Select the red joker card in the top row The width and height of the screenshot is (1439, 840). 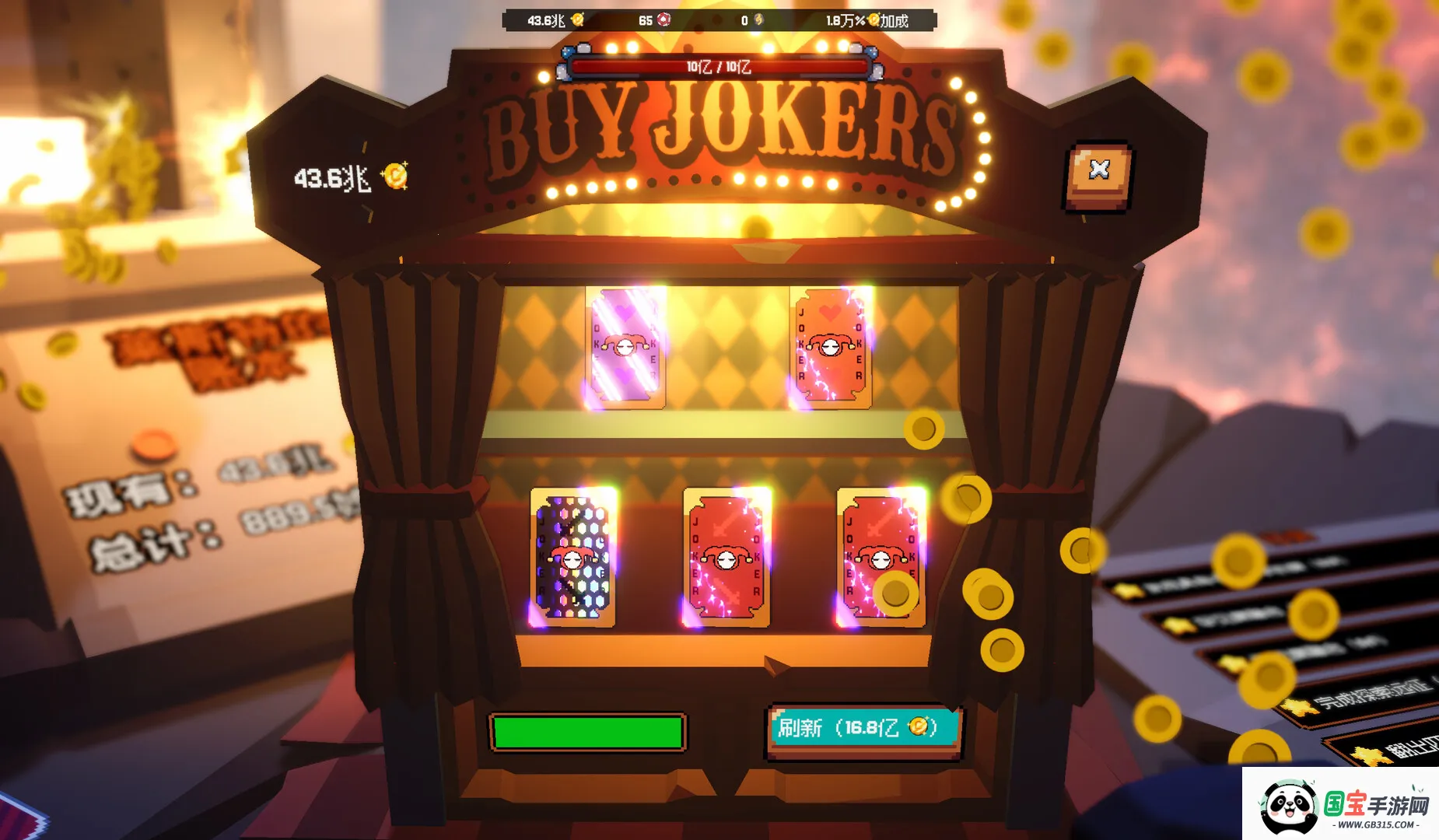pyautogui.click(x=830, y=348)
